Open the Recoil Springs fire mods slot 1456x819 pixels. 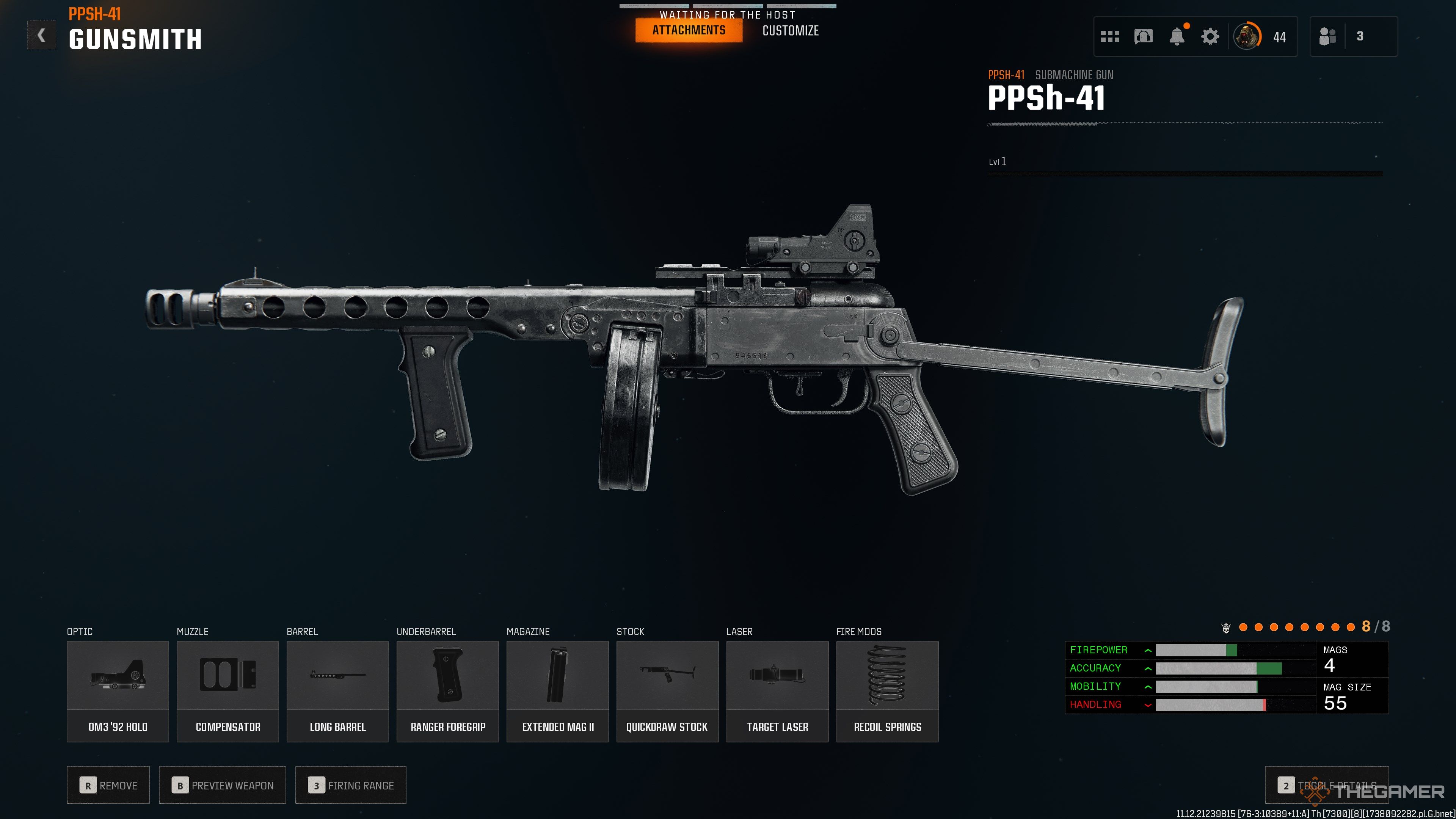point(887,691)
